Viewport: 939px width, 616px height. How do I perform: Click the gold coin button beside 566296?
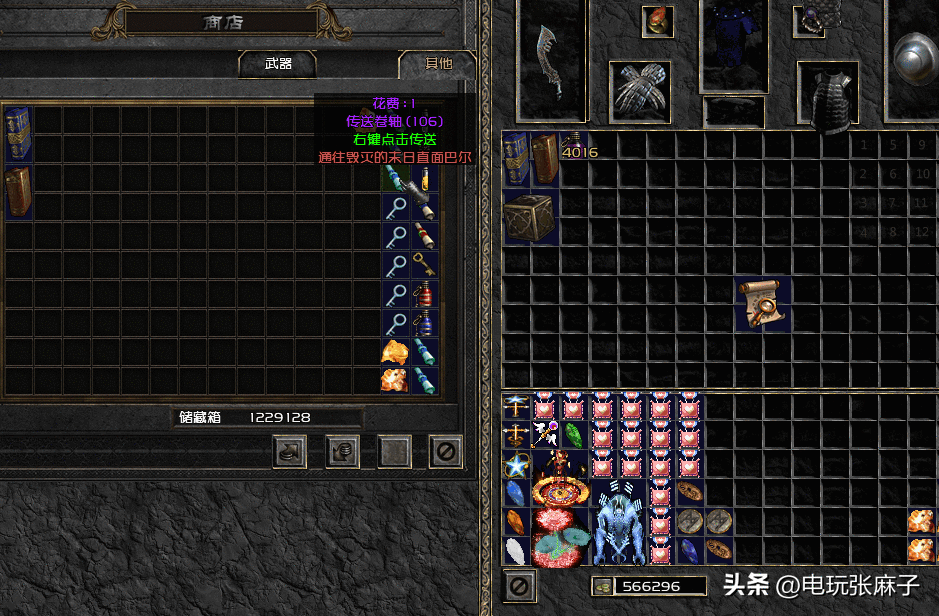602,586
